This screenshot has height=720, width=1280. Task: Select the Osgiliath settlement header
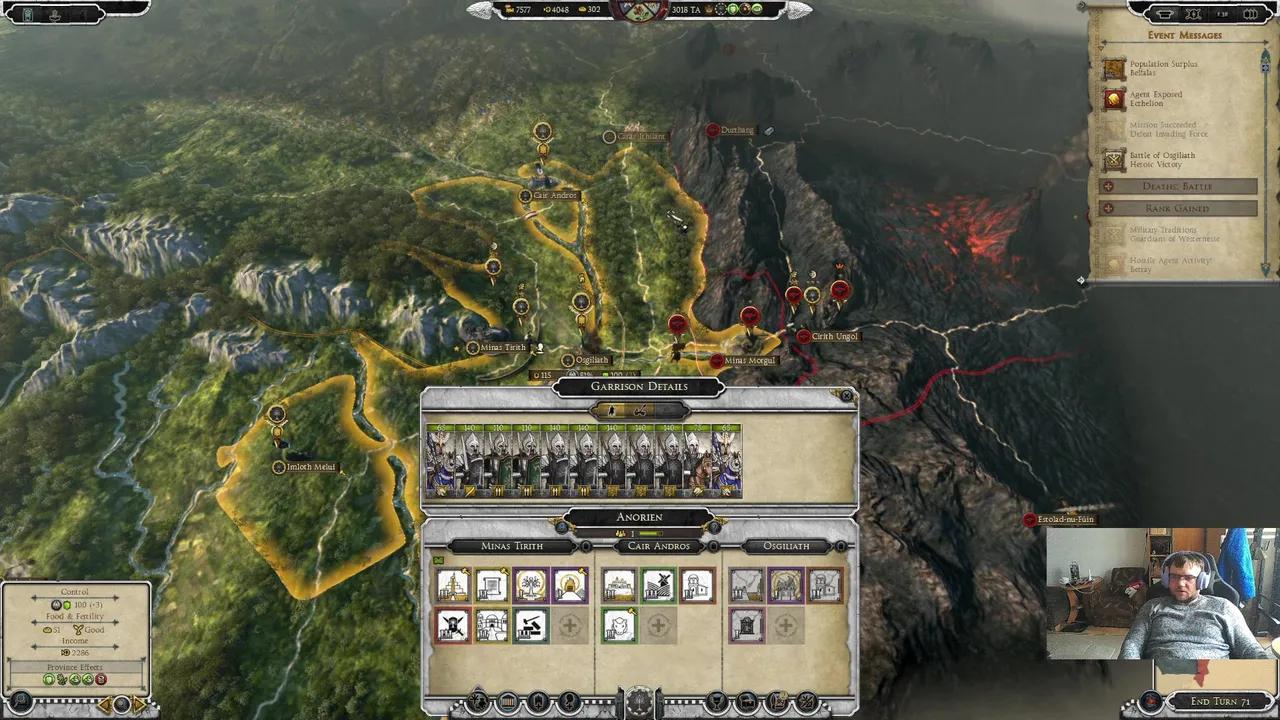click(x=786, y=546)
